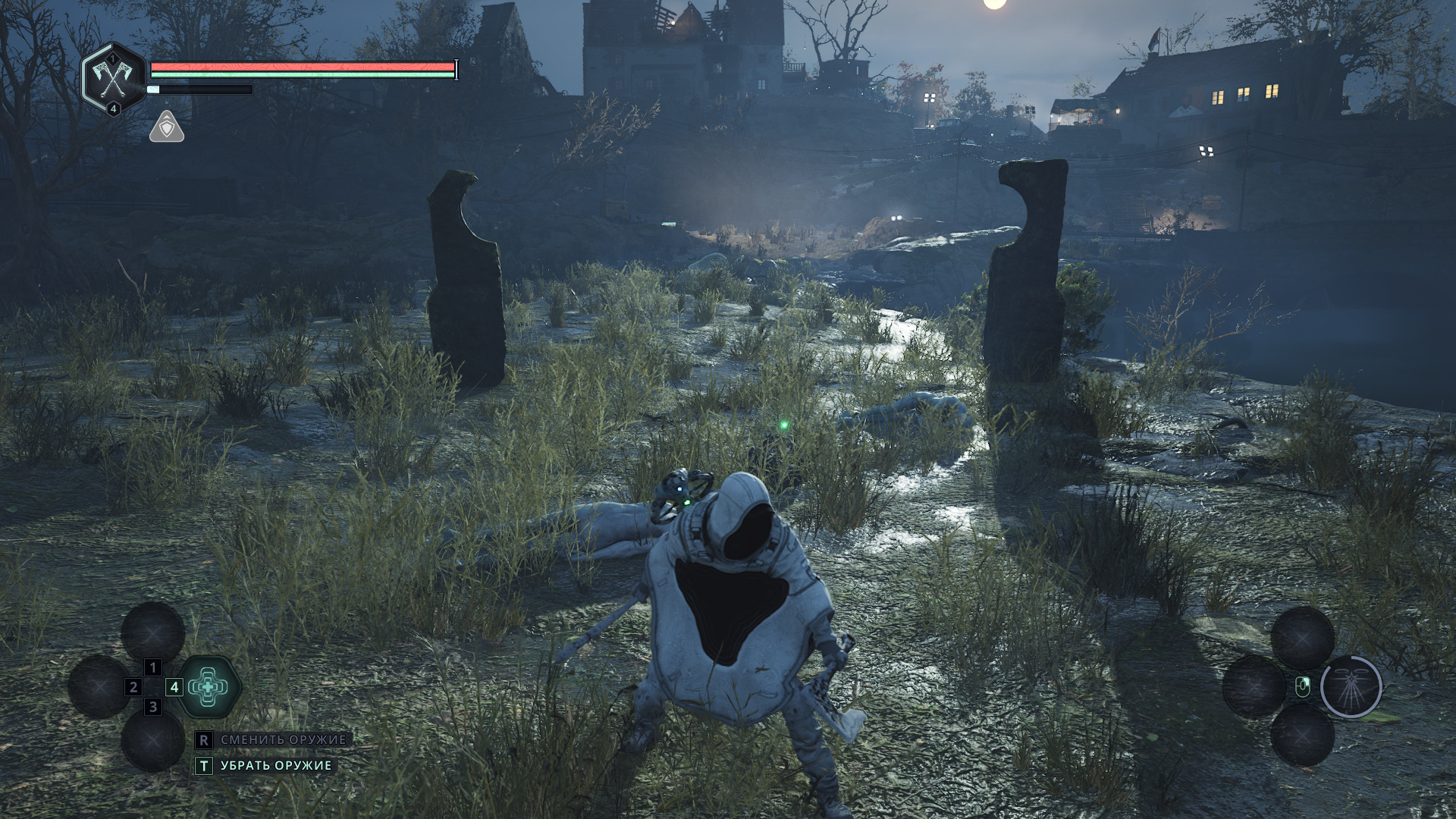Activate the circular ability icon beside the mouse glyph

(x=1351, y=687)
